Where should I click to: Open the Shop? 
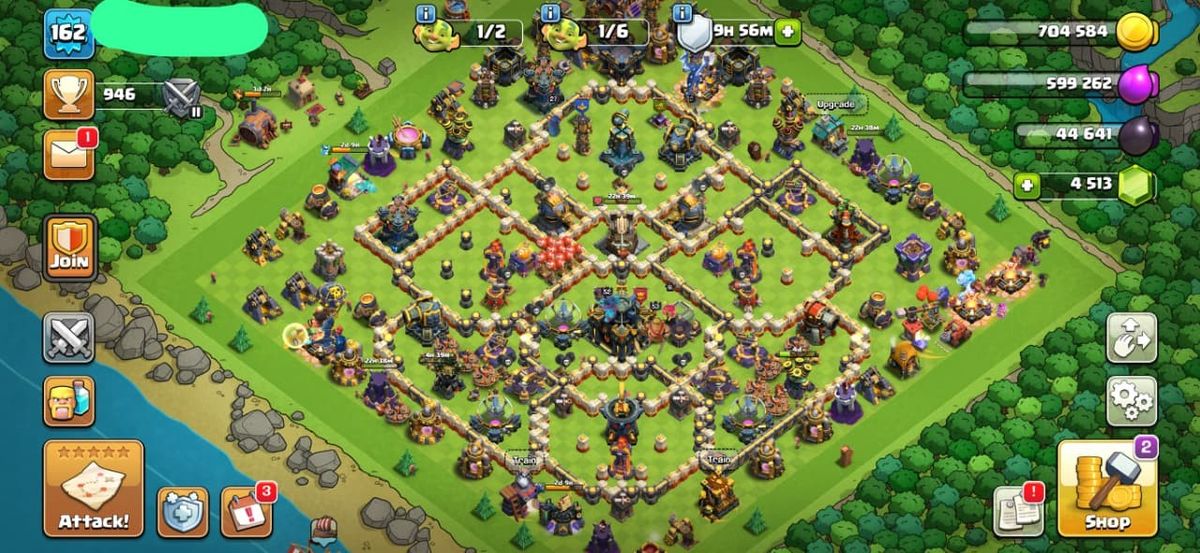point(1107,489)
